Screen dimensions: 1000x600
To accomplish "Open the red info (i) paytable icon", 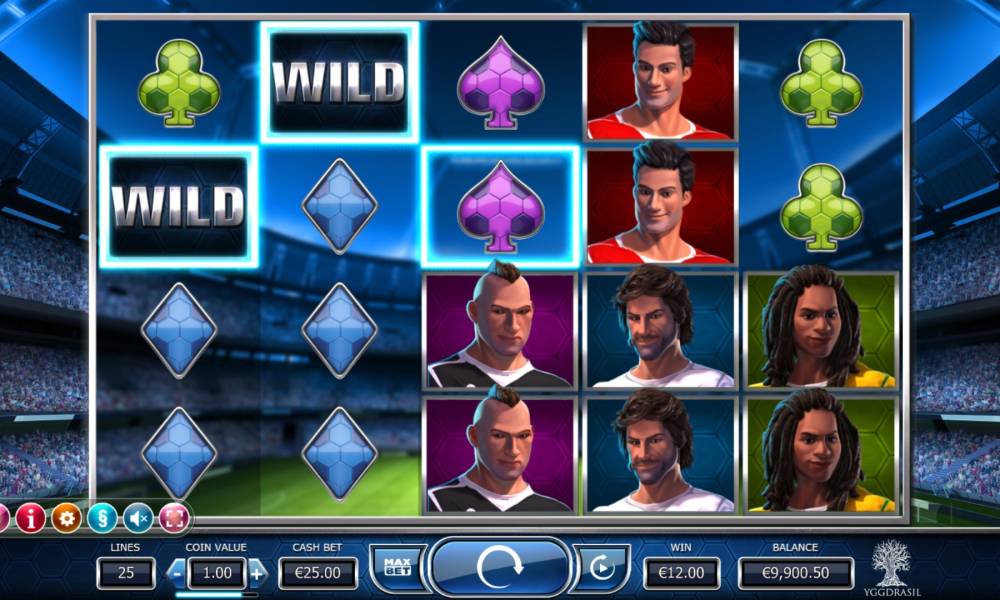I will 30,517.
